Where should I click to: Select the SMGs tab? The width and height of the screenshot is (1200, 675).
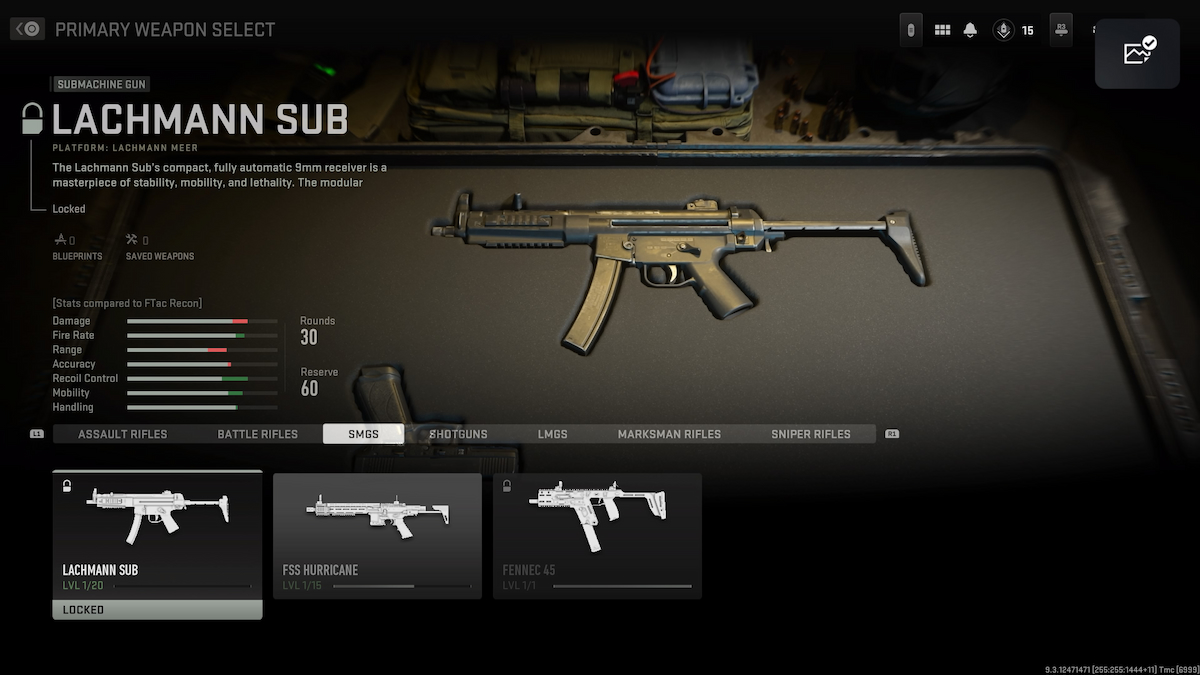[363, 434]
